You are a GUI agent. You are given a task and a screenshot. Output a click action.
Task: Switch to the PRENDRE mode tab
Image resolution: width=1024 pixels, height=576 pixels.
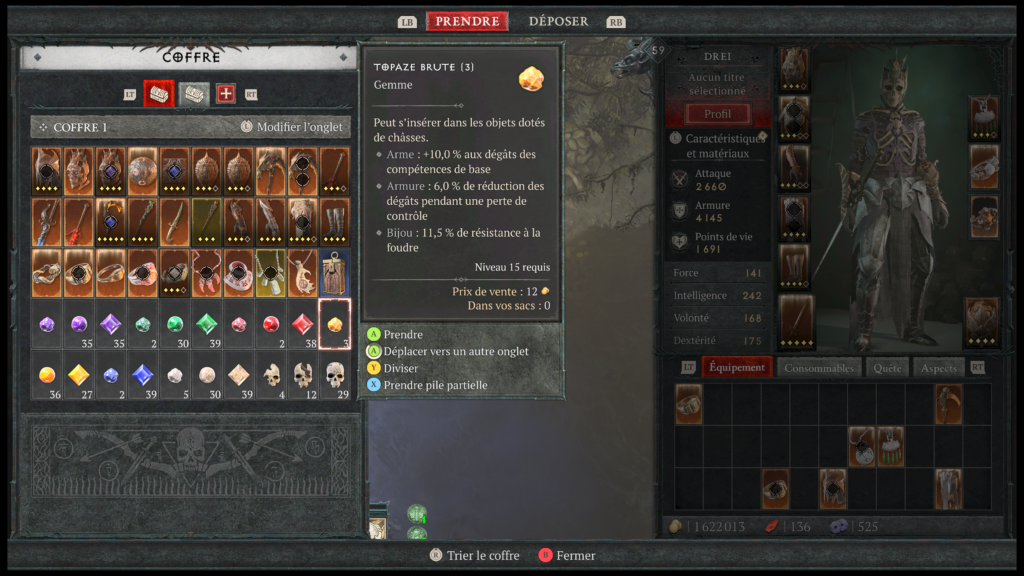tap(467, 21)
